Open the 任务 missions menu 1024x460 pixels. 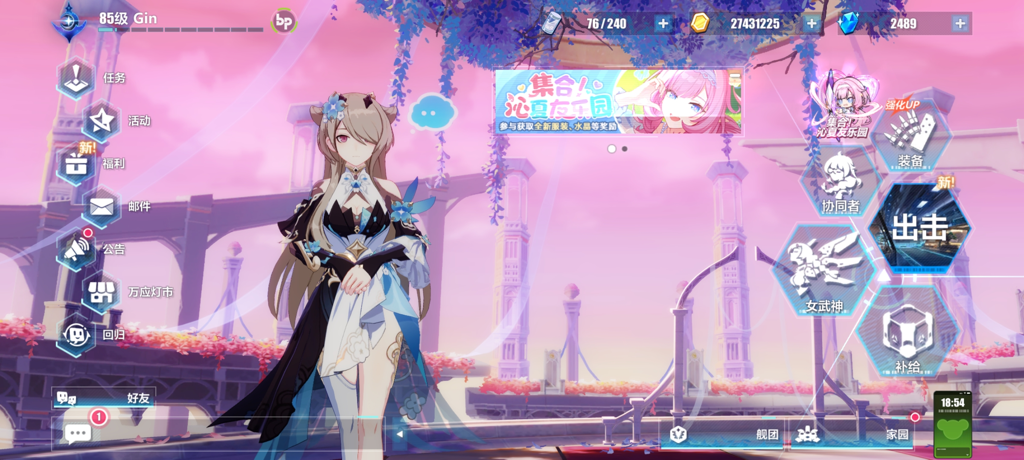[77, 78]
